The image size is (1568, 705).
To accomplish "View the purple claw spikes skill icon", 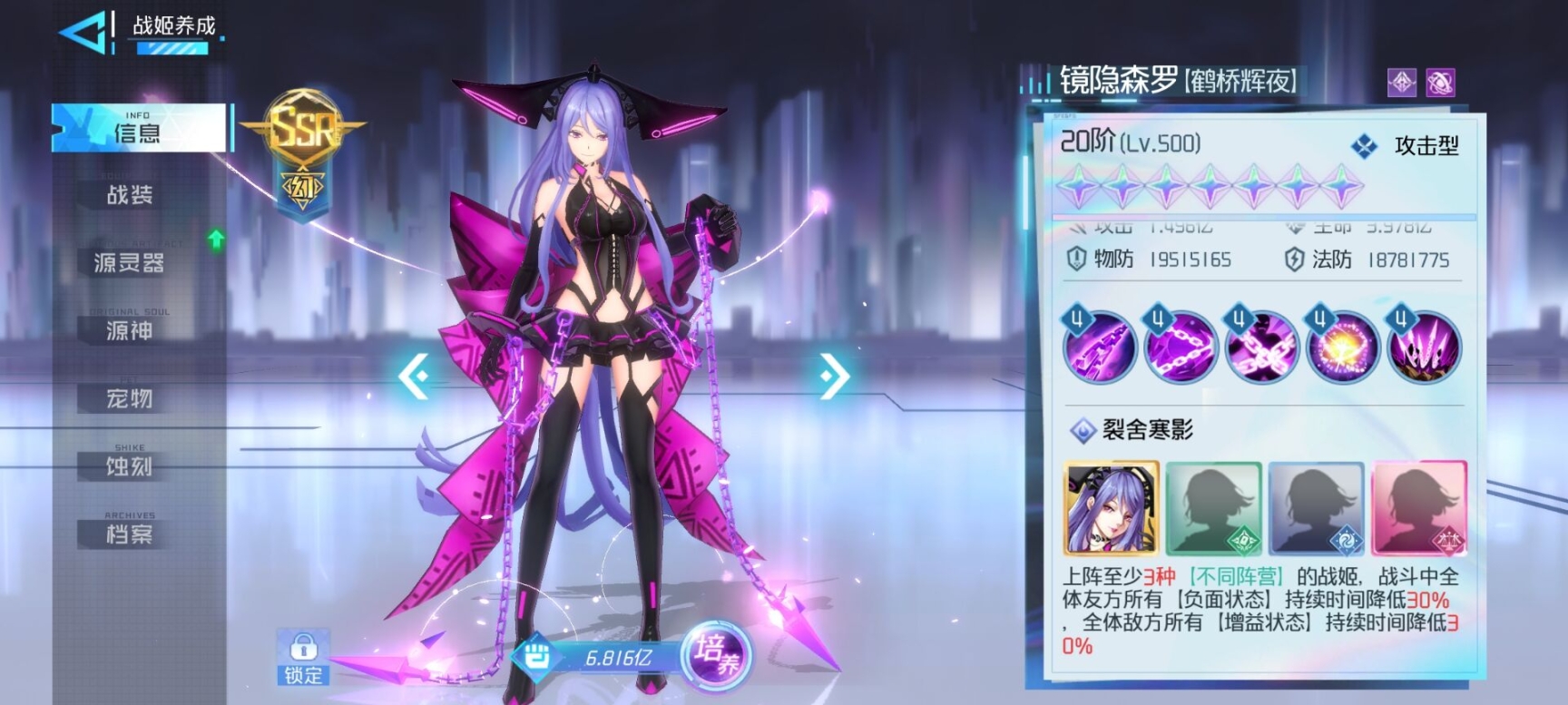I will 1424,348.
